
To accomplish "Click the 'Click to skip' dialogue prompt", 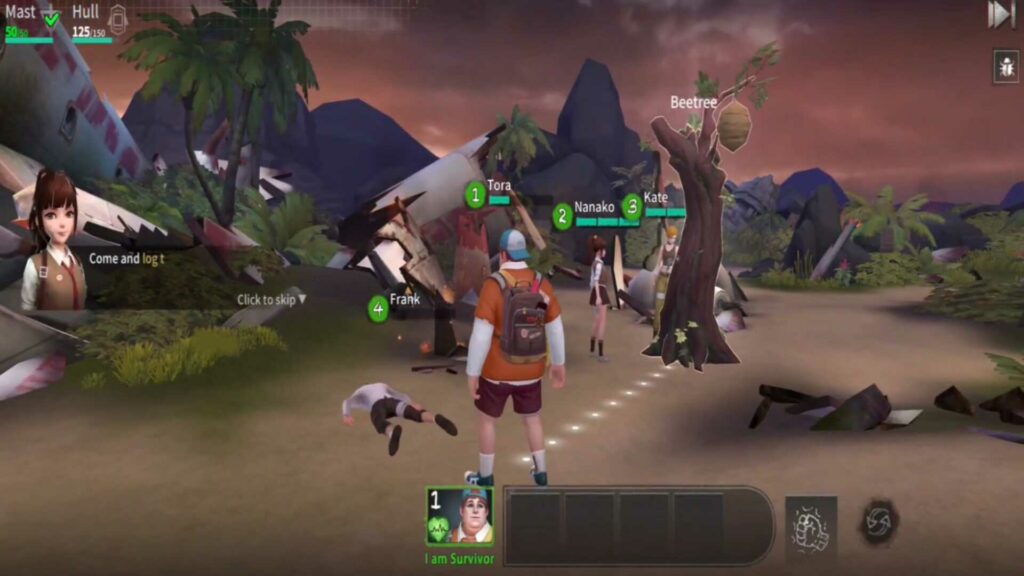I will (x=271, y=299).
